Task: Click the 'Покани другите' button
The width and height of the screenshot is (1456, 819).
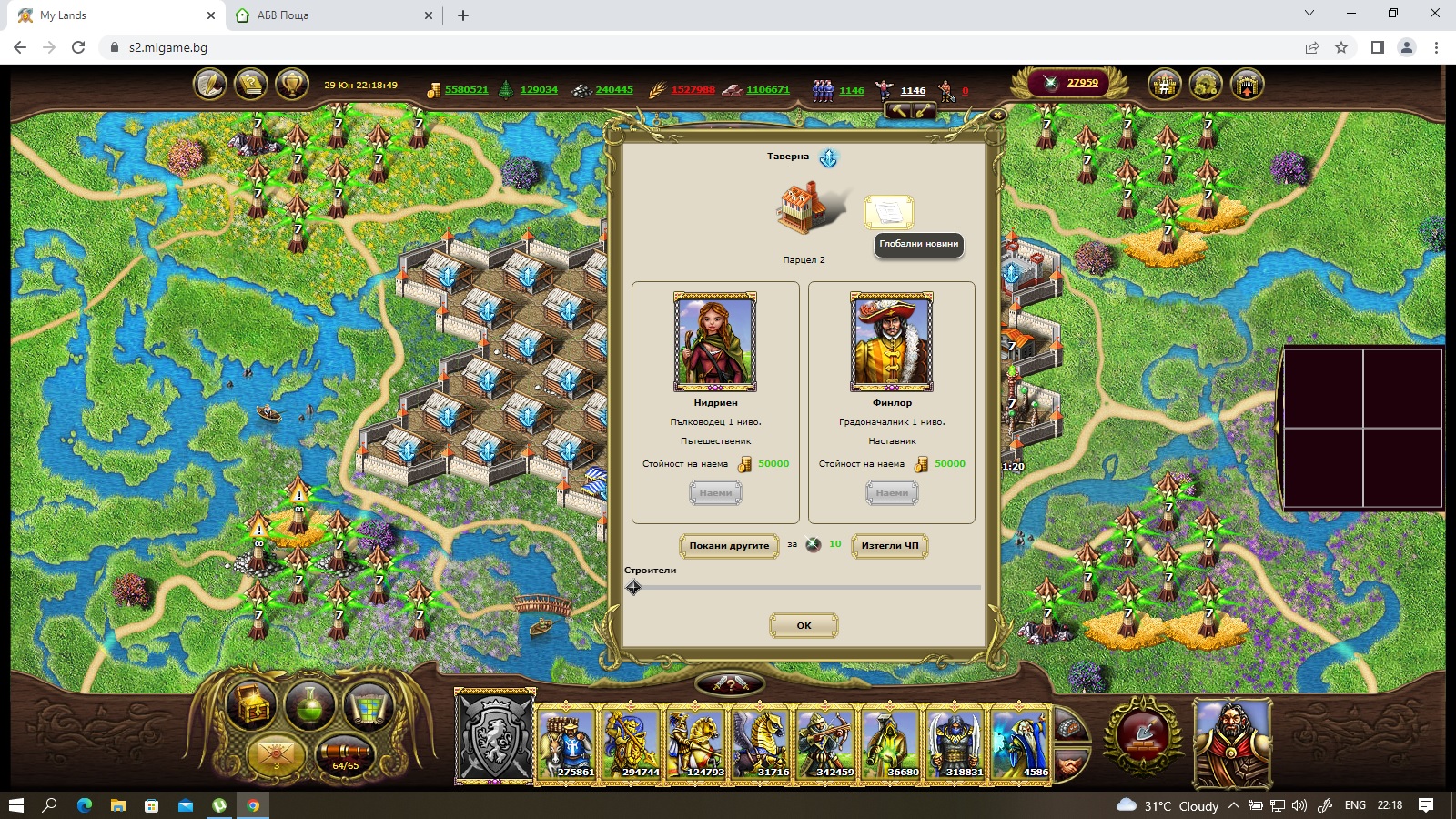Action: (x=729, y=546)
